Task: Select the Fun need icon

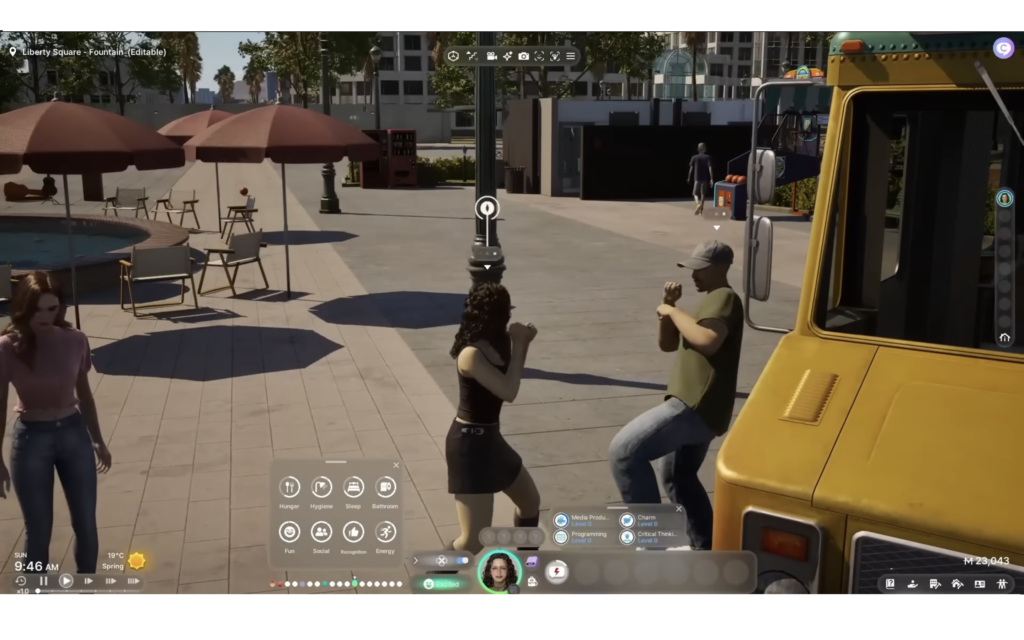Action: 290,532
